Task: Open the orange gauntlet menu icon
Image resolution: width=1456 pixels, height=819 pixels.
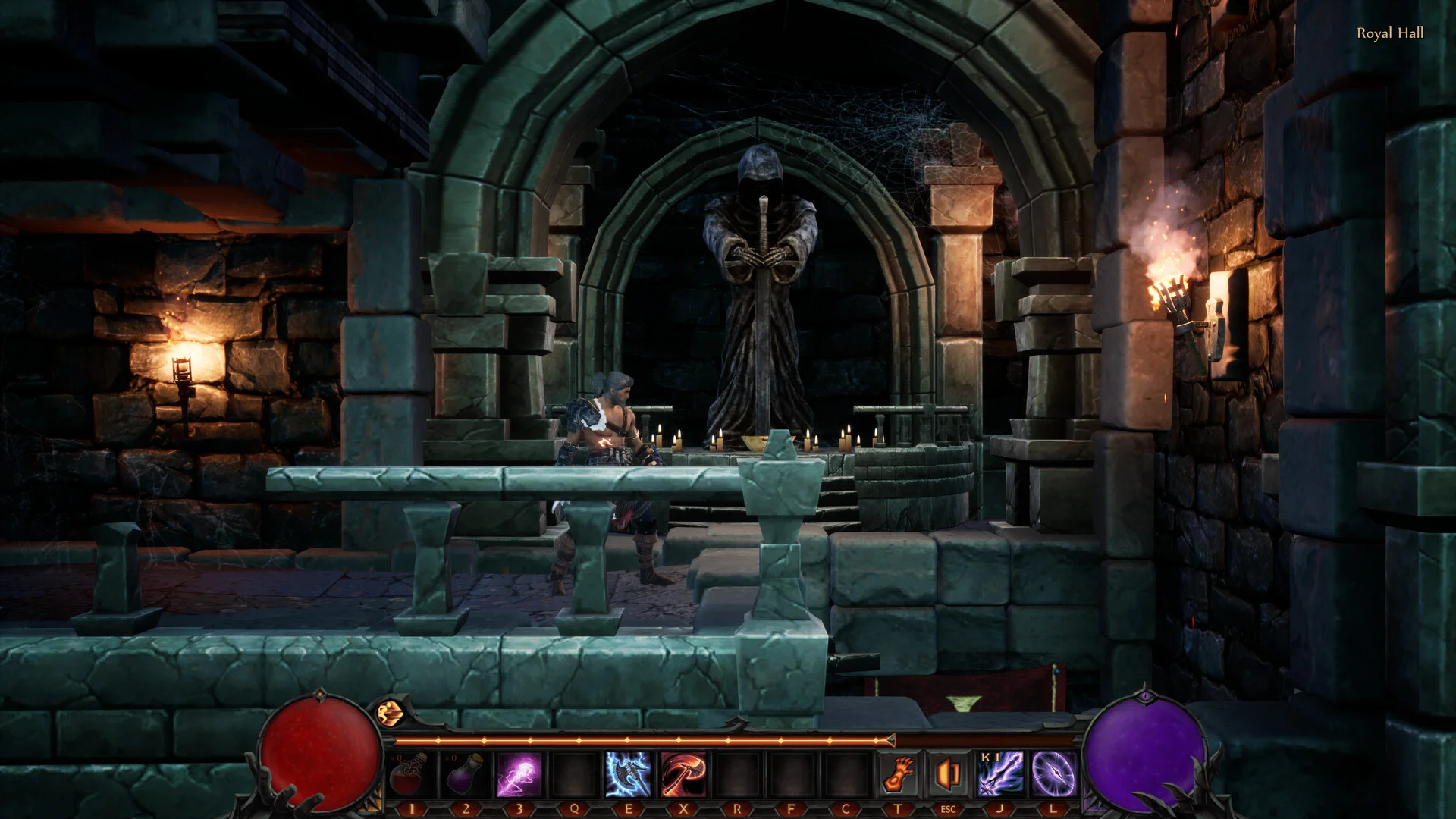Action: (x=899, y=774)
